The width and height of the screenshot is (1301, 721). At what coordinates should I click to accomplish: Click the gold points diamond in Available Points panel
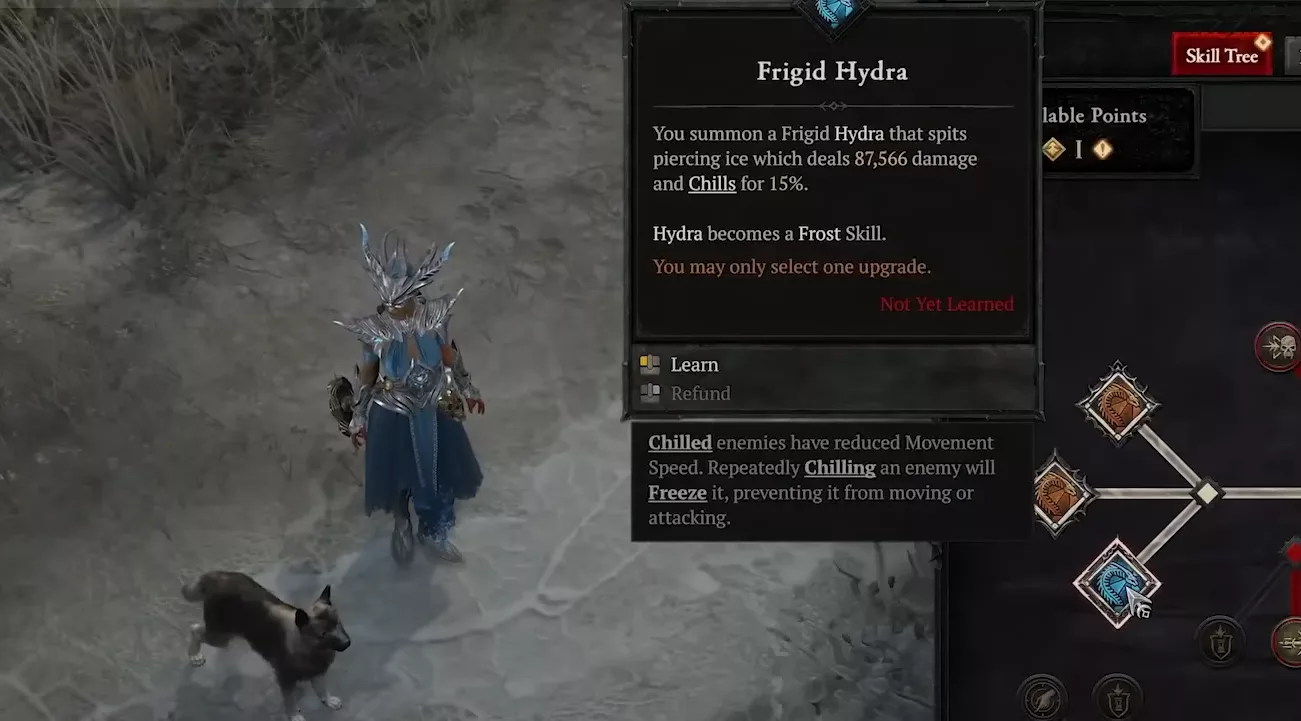pyautogui.click(x=1052, y=149)
